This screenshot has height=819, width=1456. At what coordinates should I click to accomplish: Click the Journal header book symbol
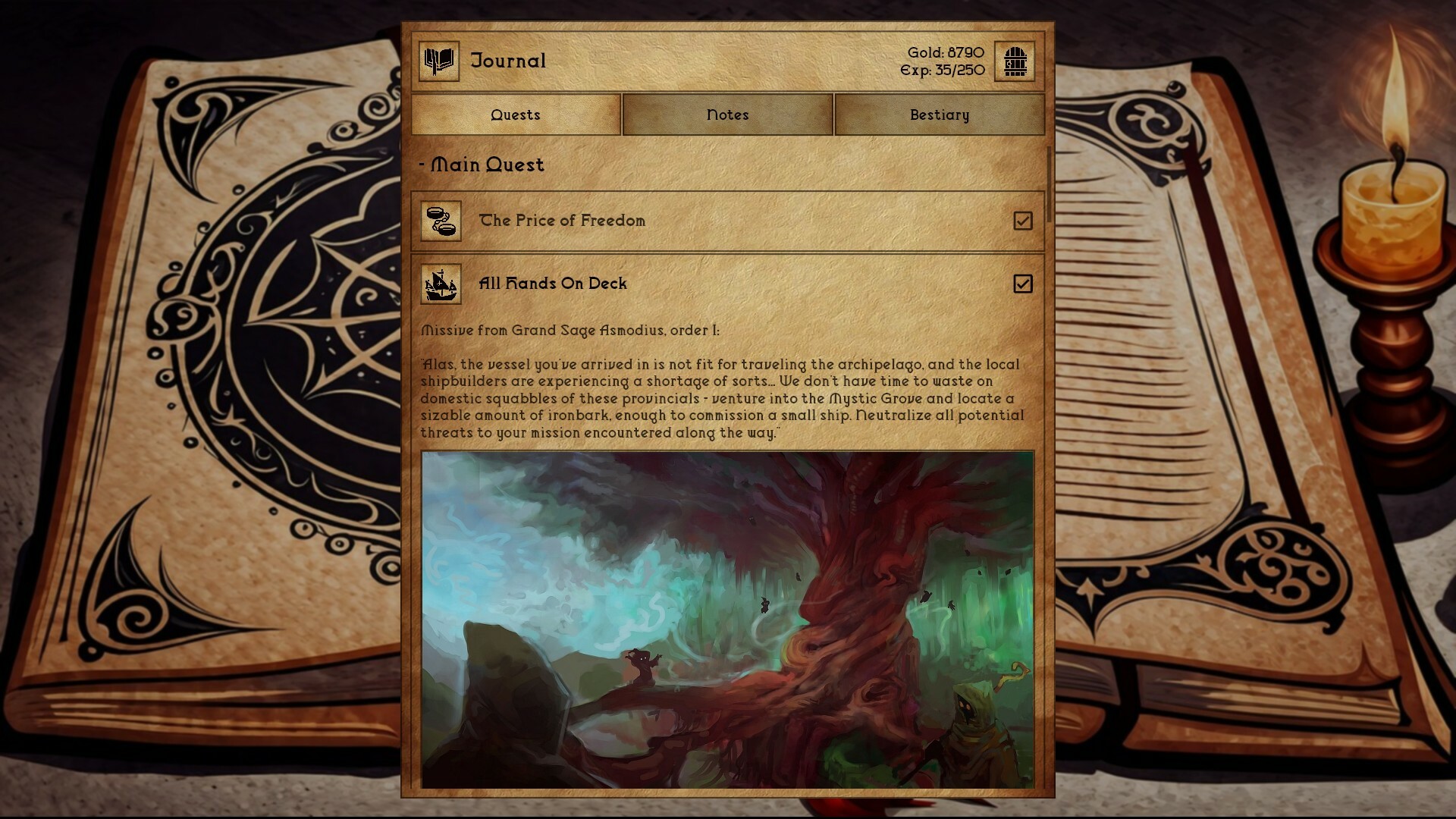(438, 62)
